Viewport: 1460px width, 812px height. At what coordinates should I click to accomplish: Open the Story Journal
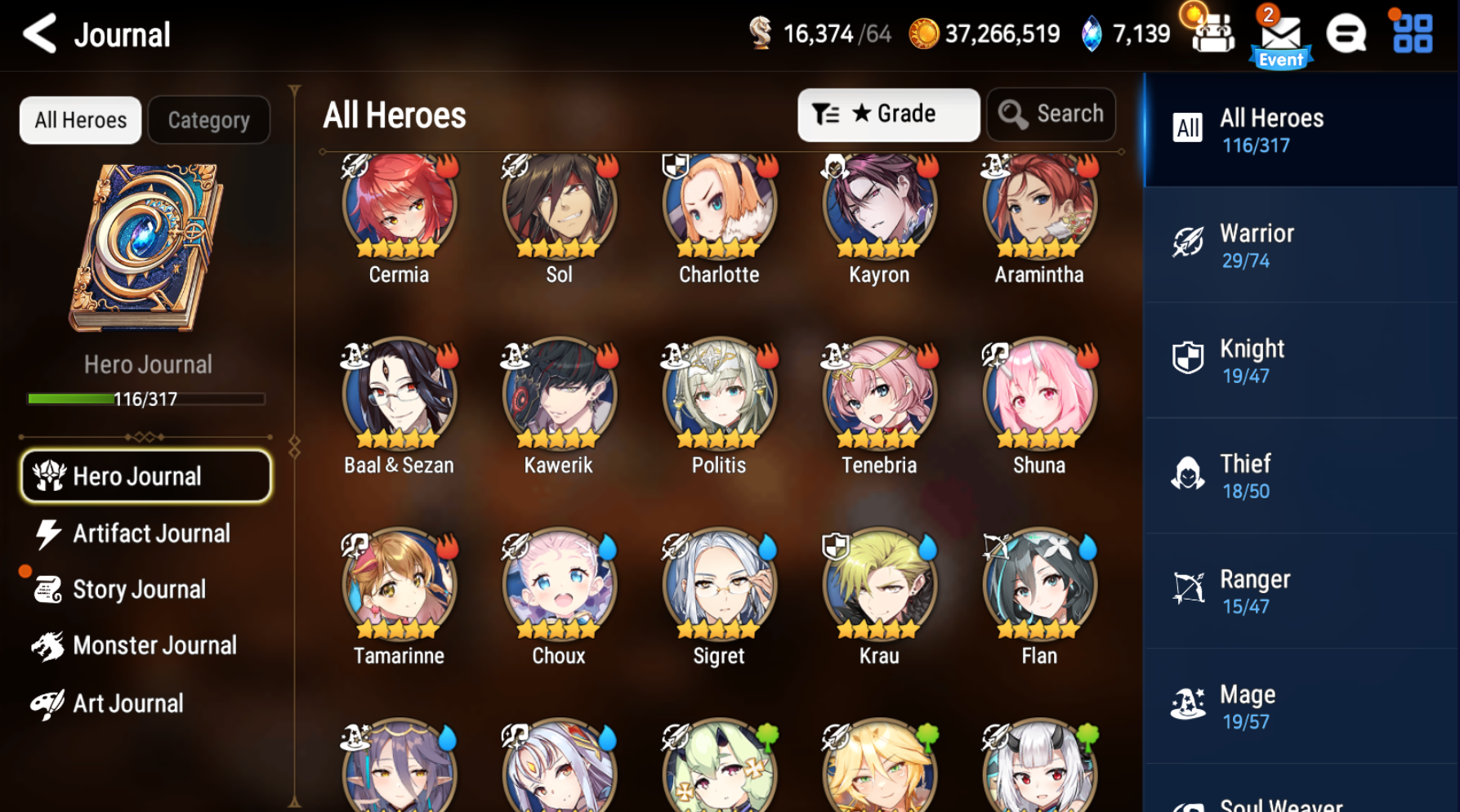pyautogui.click(x=140, y=589)
